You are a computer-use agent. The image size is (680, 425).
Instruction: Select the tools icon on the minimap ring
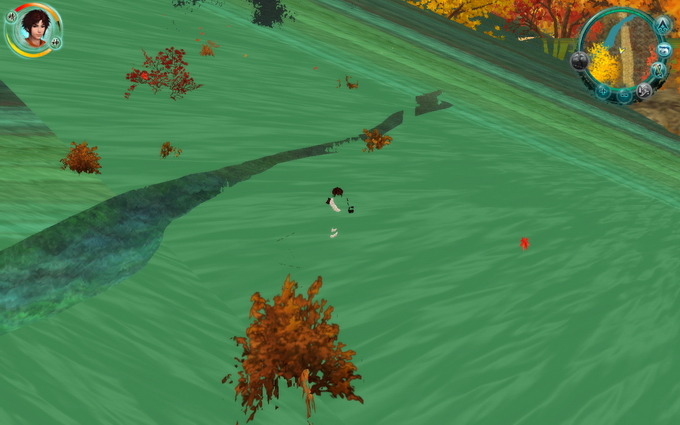659,70
